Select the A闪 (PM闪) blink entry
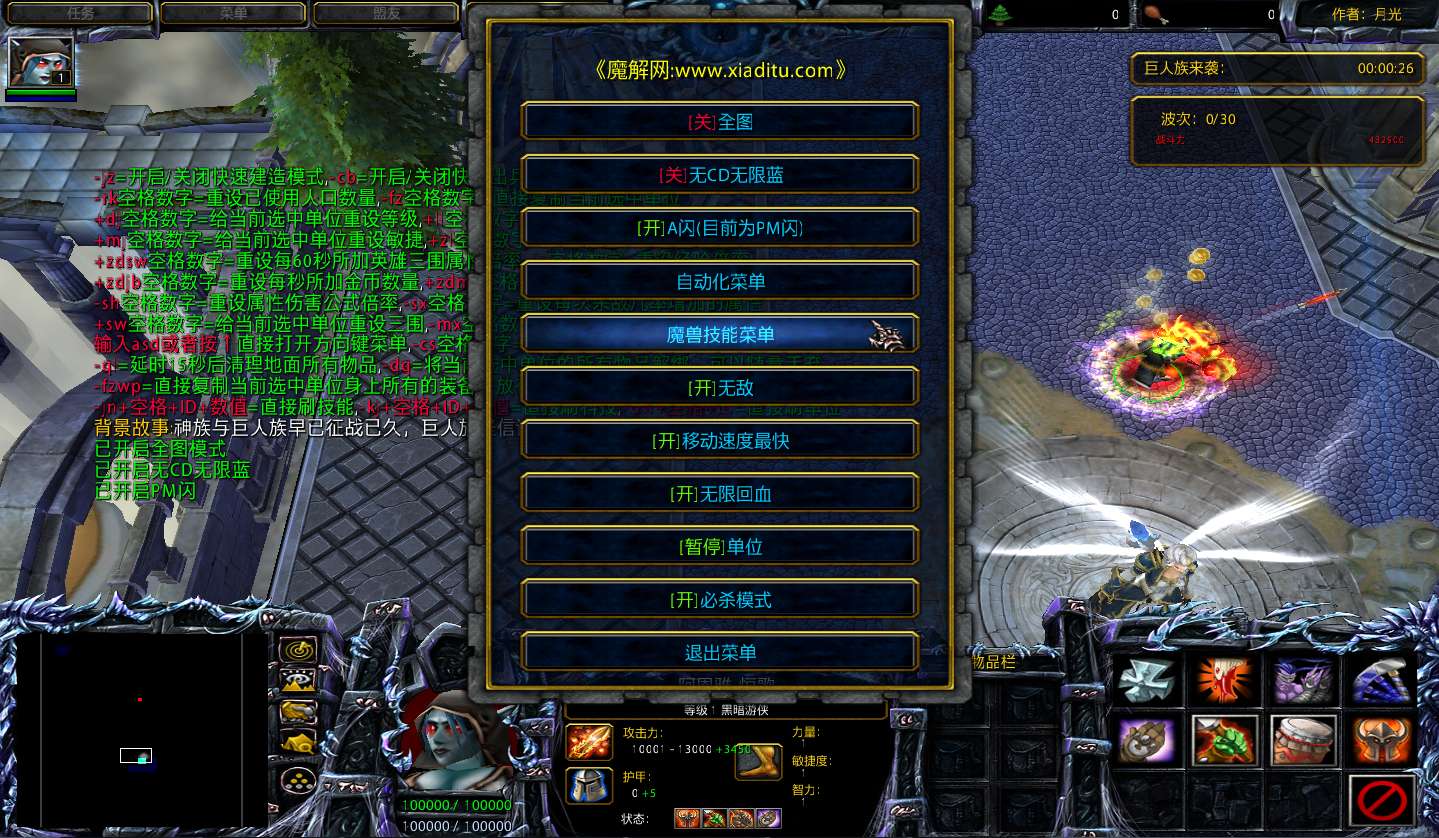This screenshot has width=1439, height=838. pos(720,228)
